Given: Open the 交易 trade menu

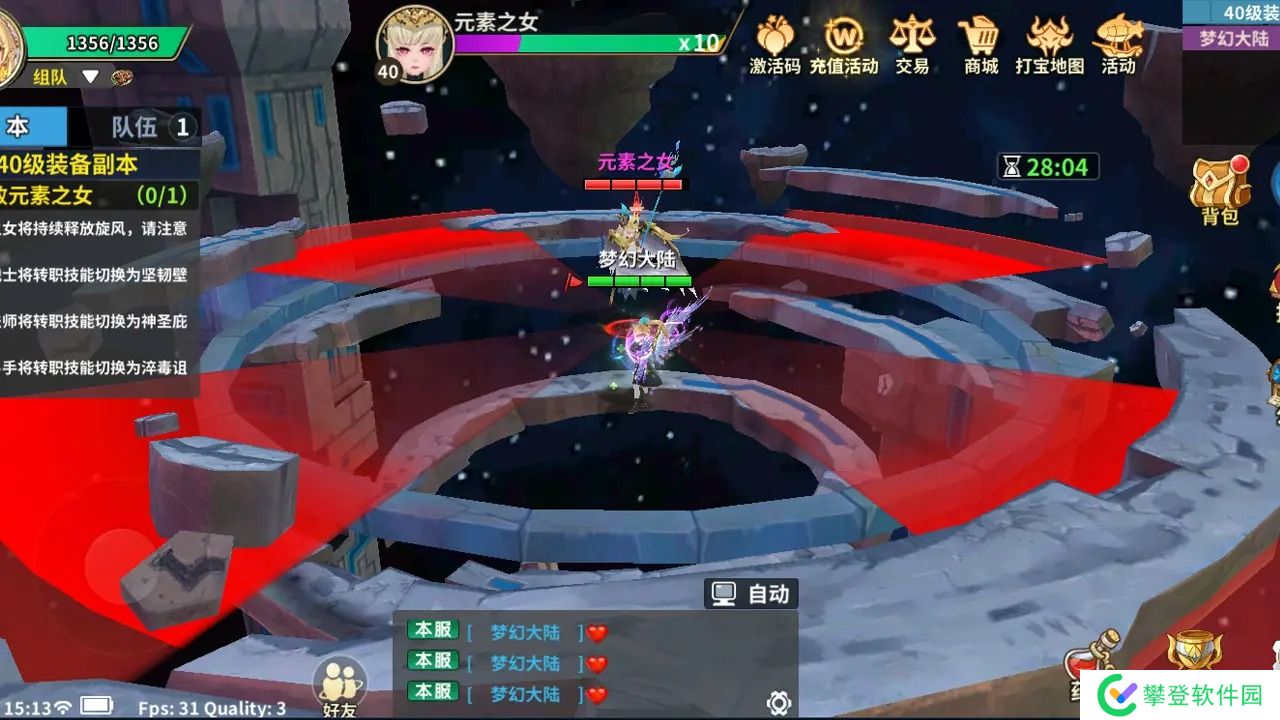Looking at the screenshot, I should pyautogui.click(x=911, y=45).
